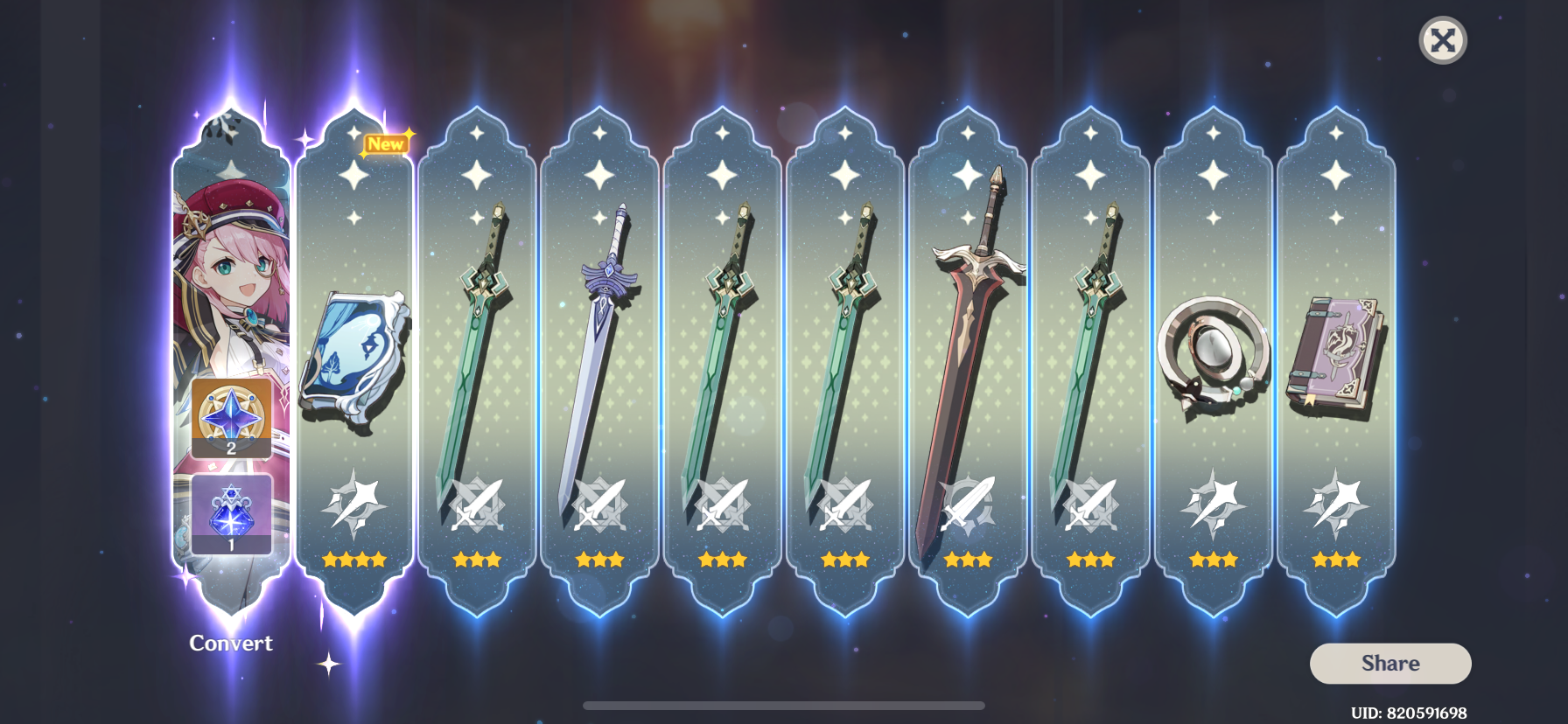Click the three-star rating under the claymore
The image size is (1568, 724).
pos(968,560)
